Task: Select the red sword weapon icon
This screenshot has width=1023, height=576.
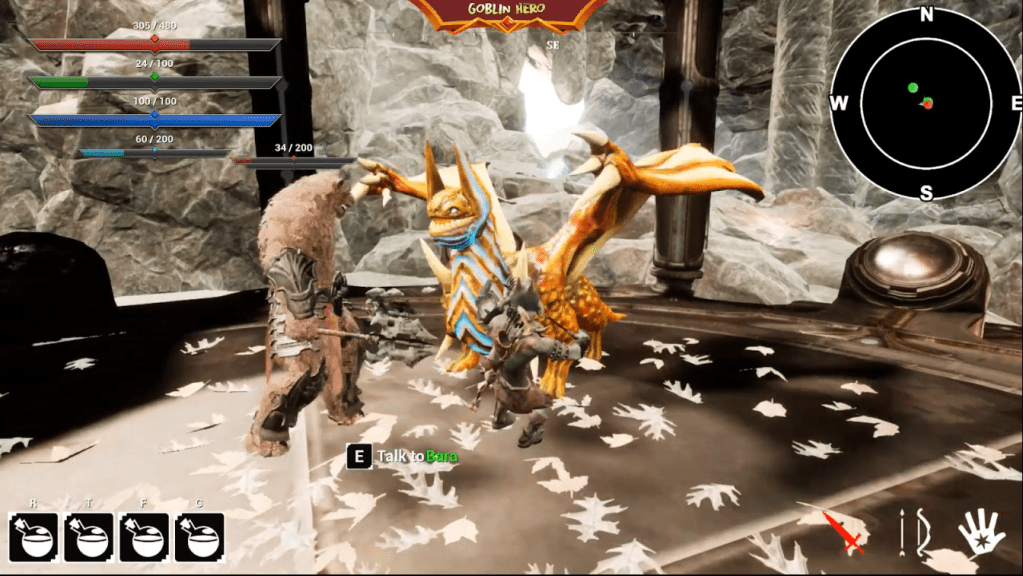Action: pyautogui.click(x=843, y=531)
